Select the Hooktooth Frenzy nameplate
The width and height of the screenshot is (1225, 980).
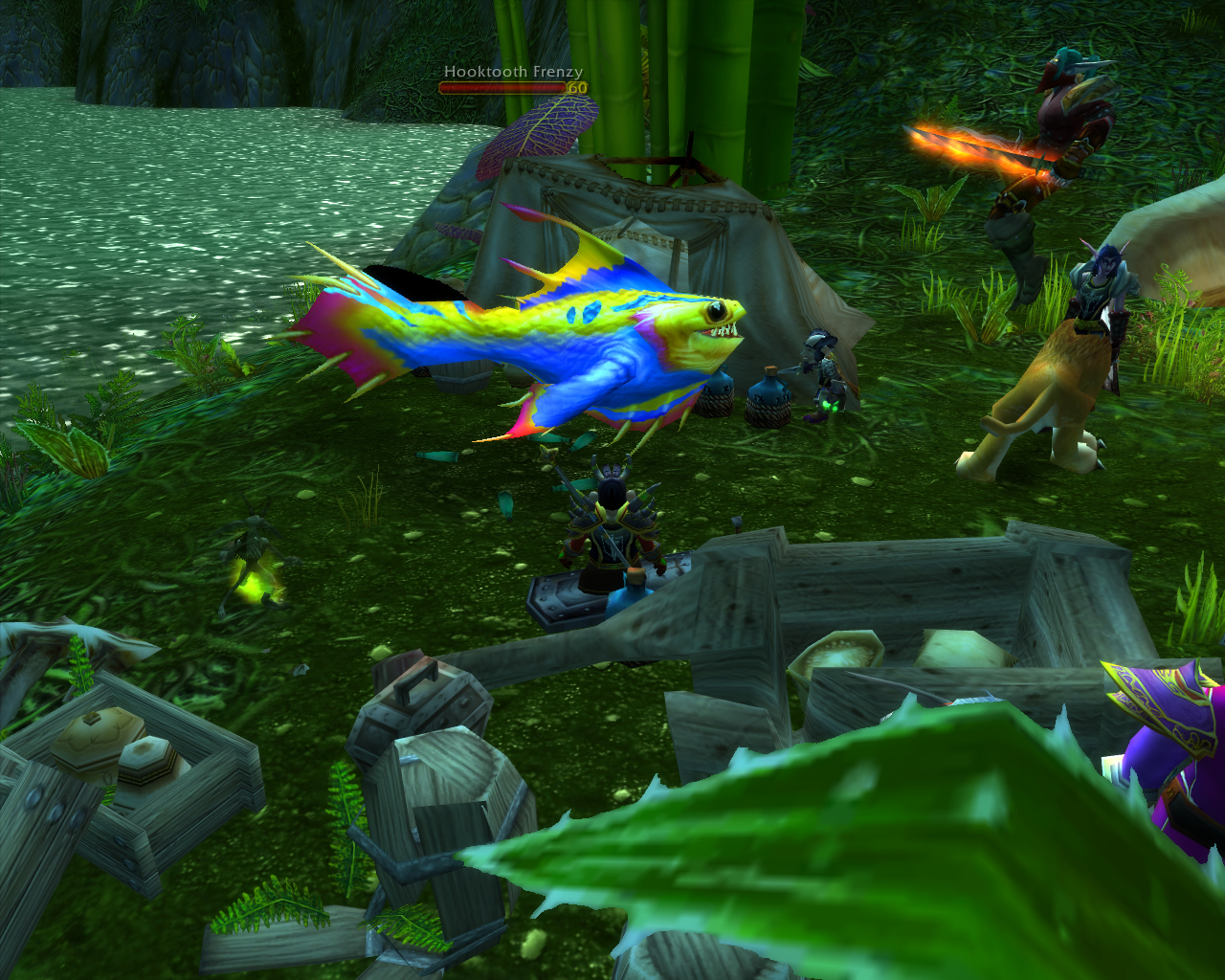513,80
